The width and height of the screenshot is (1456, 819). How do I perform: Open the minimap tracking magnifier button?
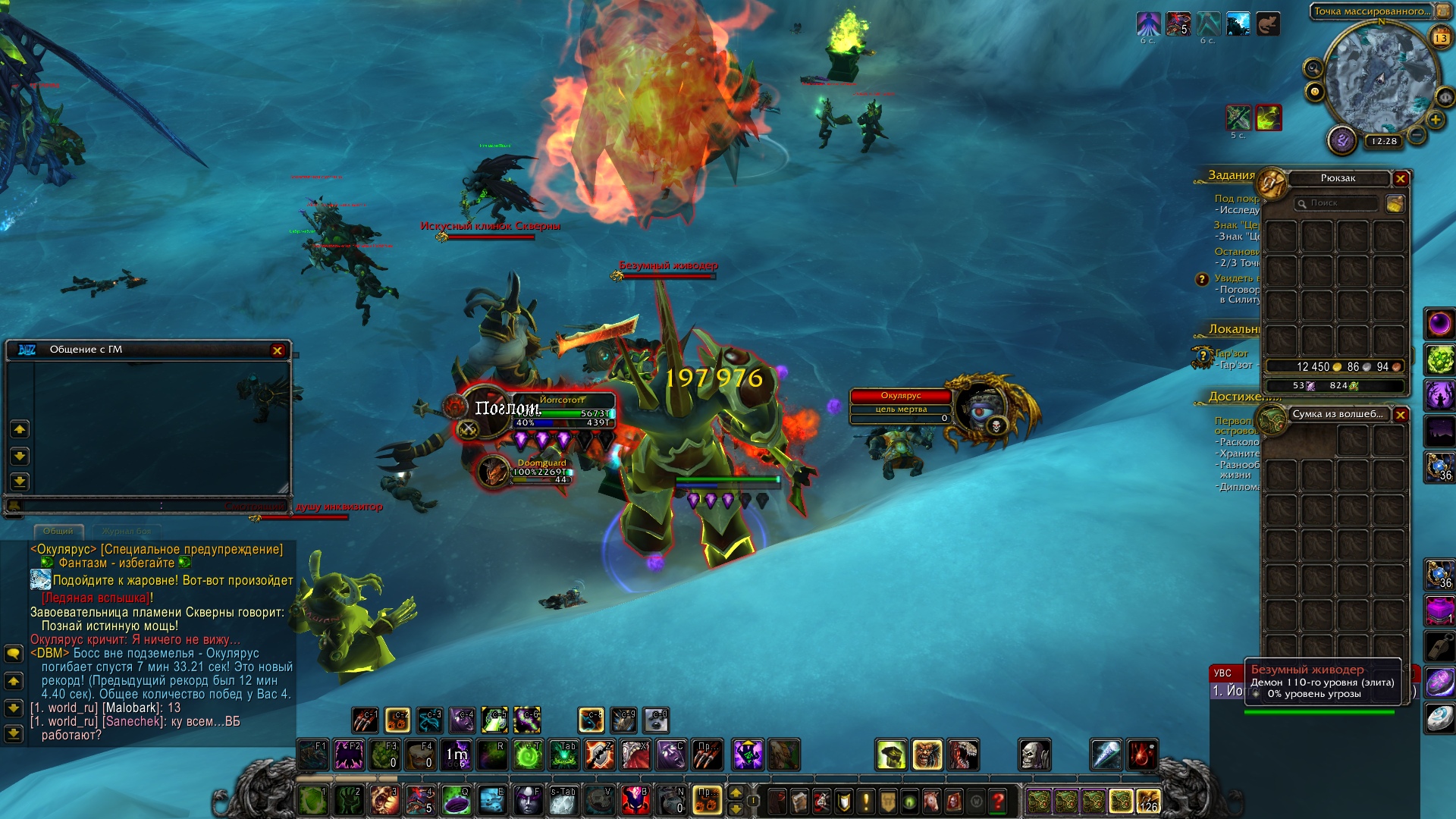coord(1313,69)
